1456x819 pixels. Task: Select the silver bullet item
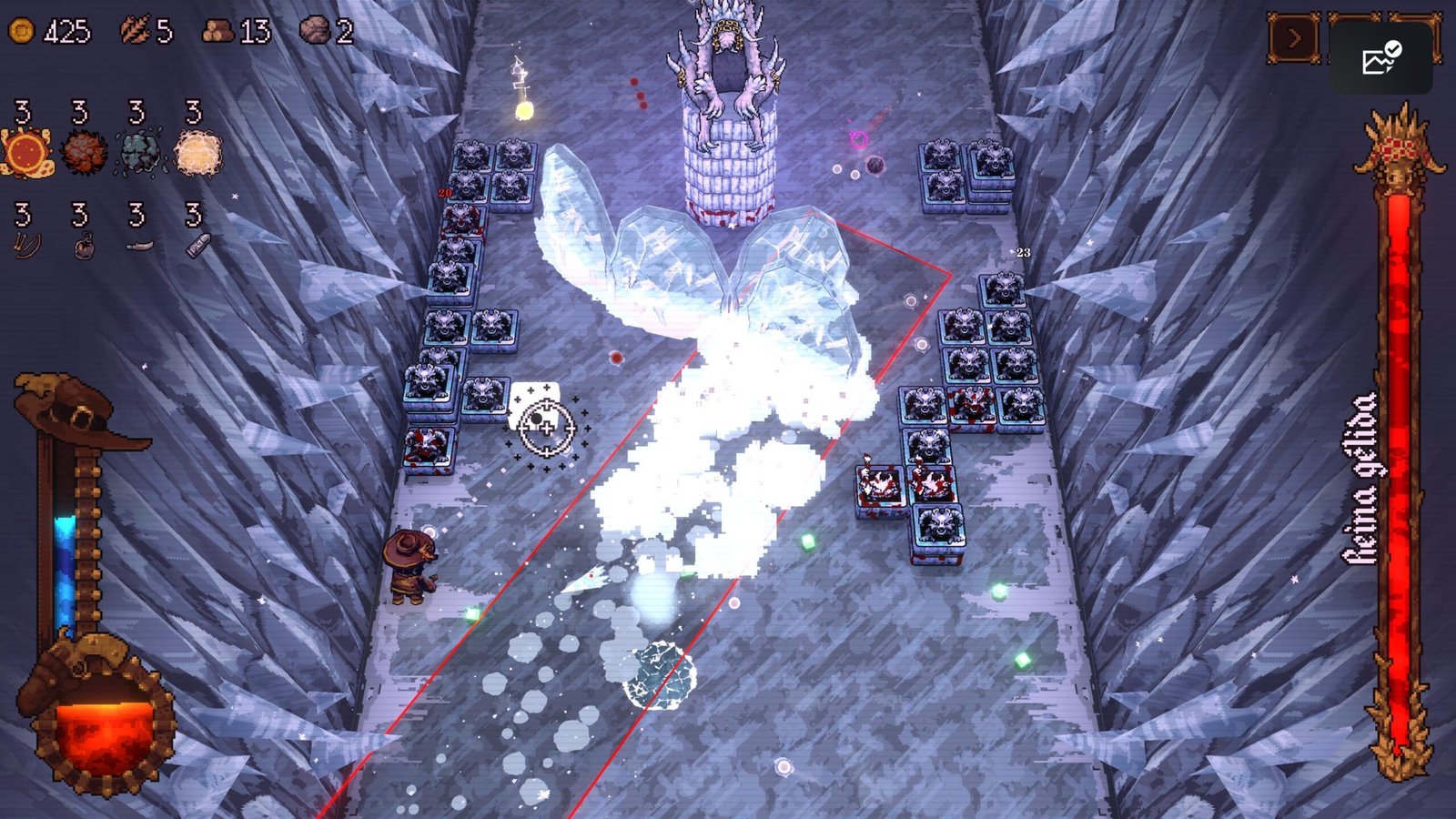(x=197, y=245)
